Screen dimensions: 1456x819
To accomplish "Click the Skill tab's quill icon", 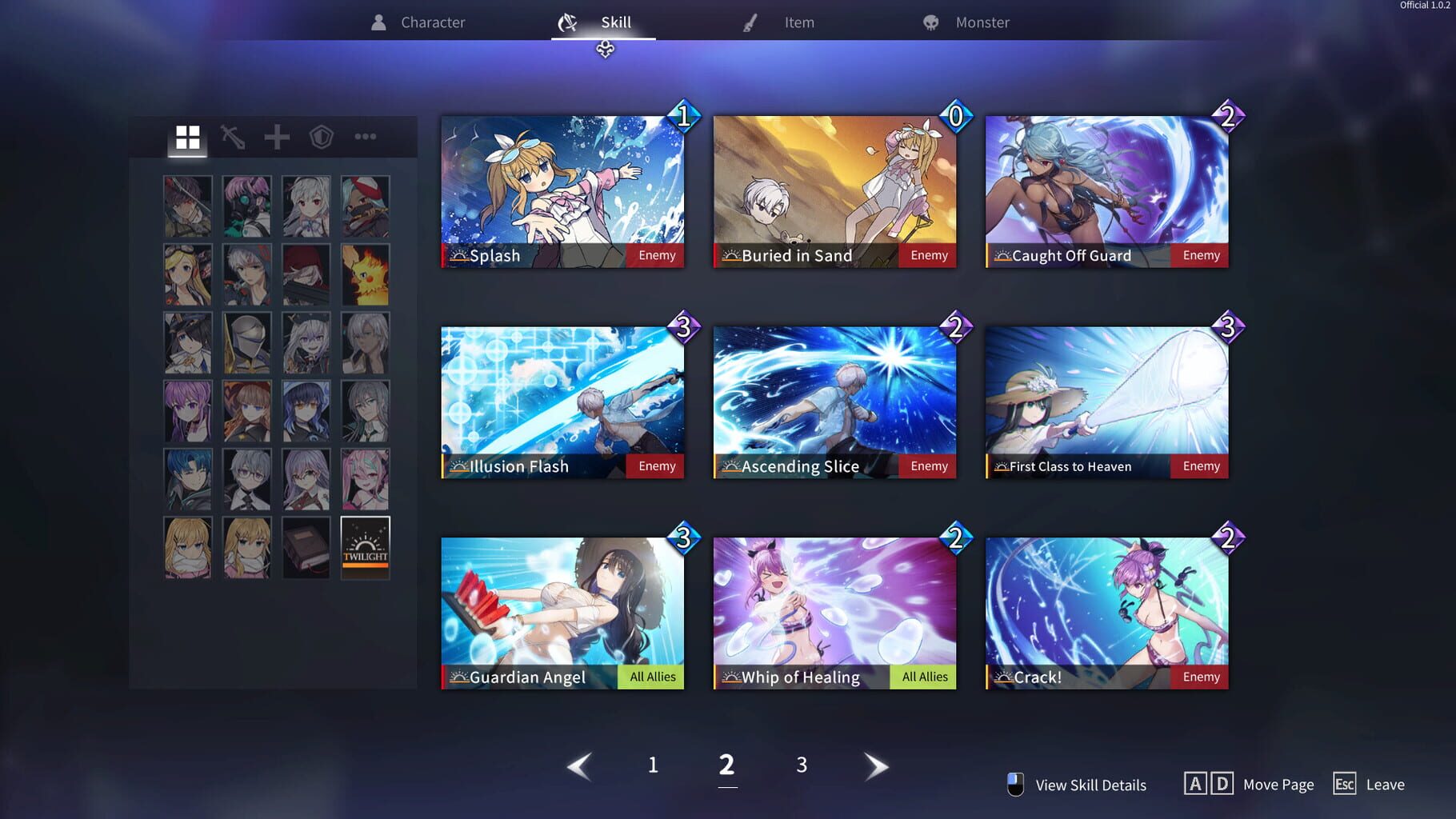I will pyautogui.click(x=568, y=22).
